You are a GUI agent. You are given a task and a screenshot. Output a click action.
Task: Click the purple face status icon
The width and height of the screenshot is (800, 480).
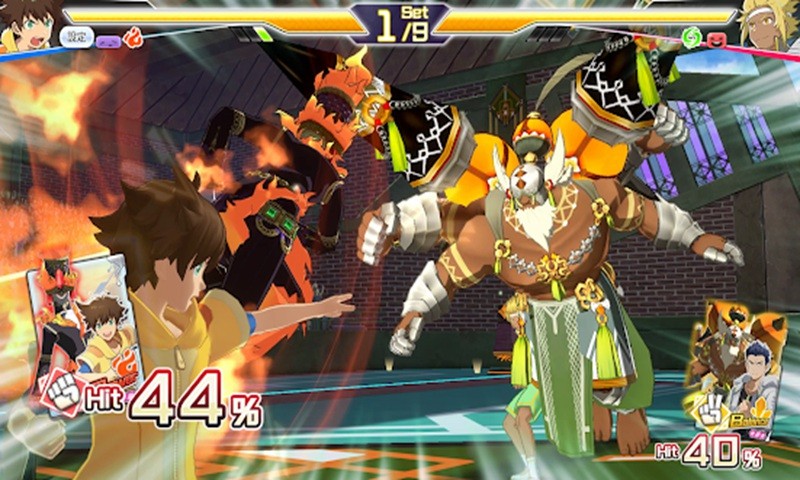pos(106,41)
